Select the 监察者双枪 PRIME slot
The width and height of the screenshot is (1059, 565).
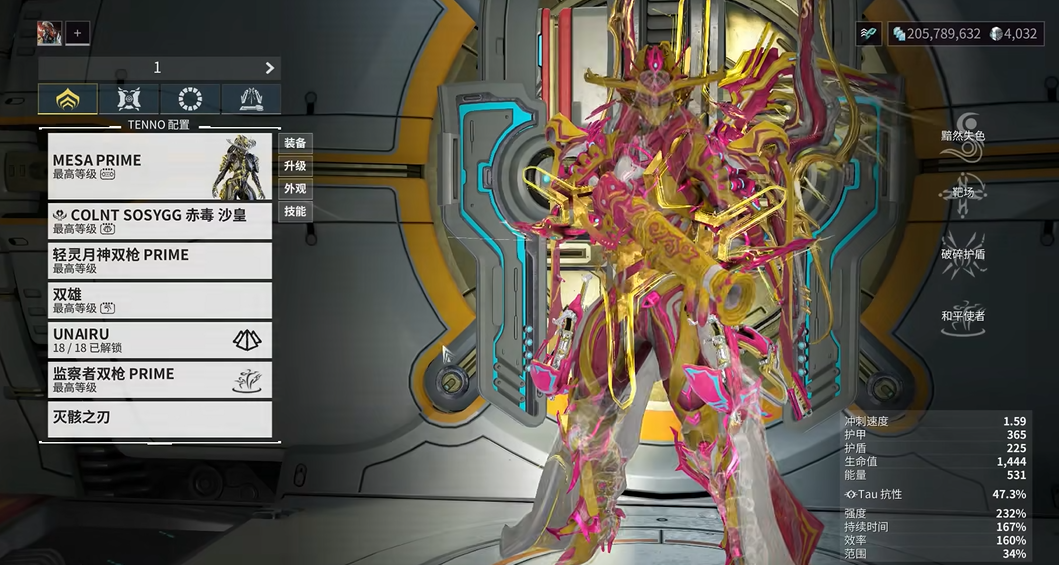[x=160, y=380]
